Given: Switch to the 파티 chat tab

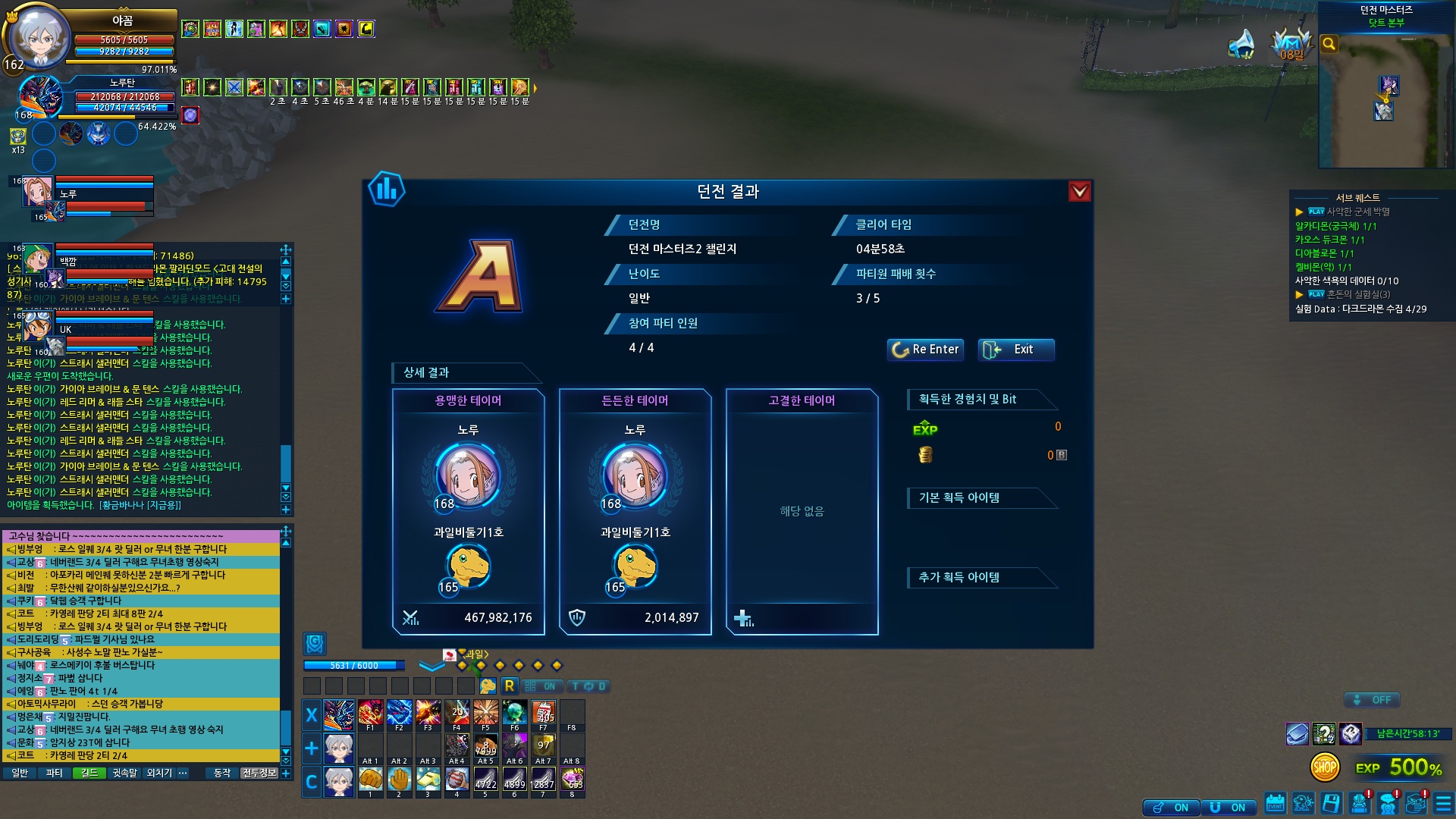Looking at the screenshot, I should click(54, 773).
